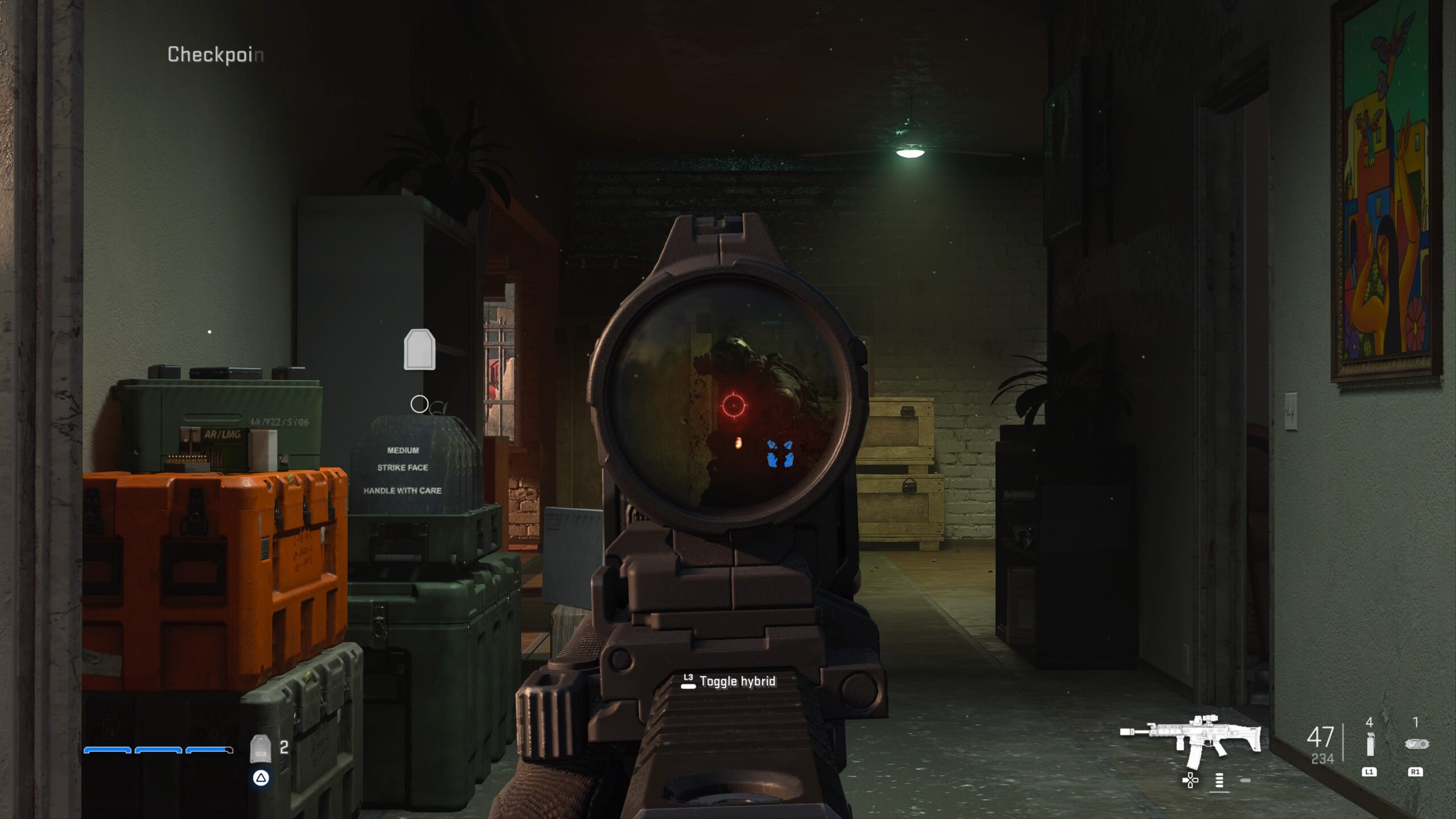The height and width of the screenshot is (819, 1456).
Task: Select the smoke grenade equipment icon
Action: (1370, 744)
